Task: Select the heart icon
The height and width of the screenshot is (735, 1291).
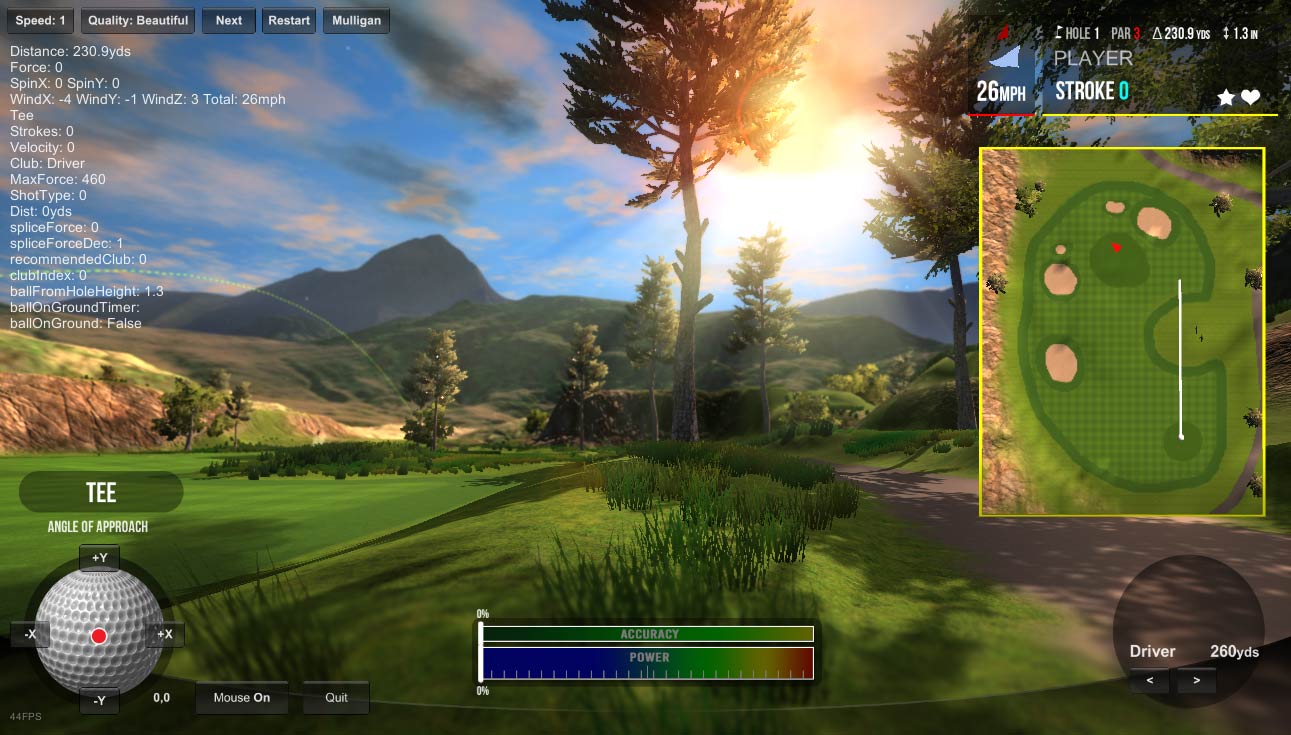Action: 1250,97
